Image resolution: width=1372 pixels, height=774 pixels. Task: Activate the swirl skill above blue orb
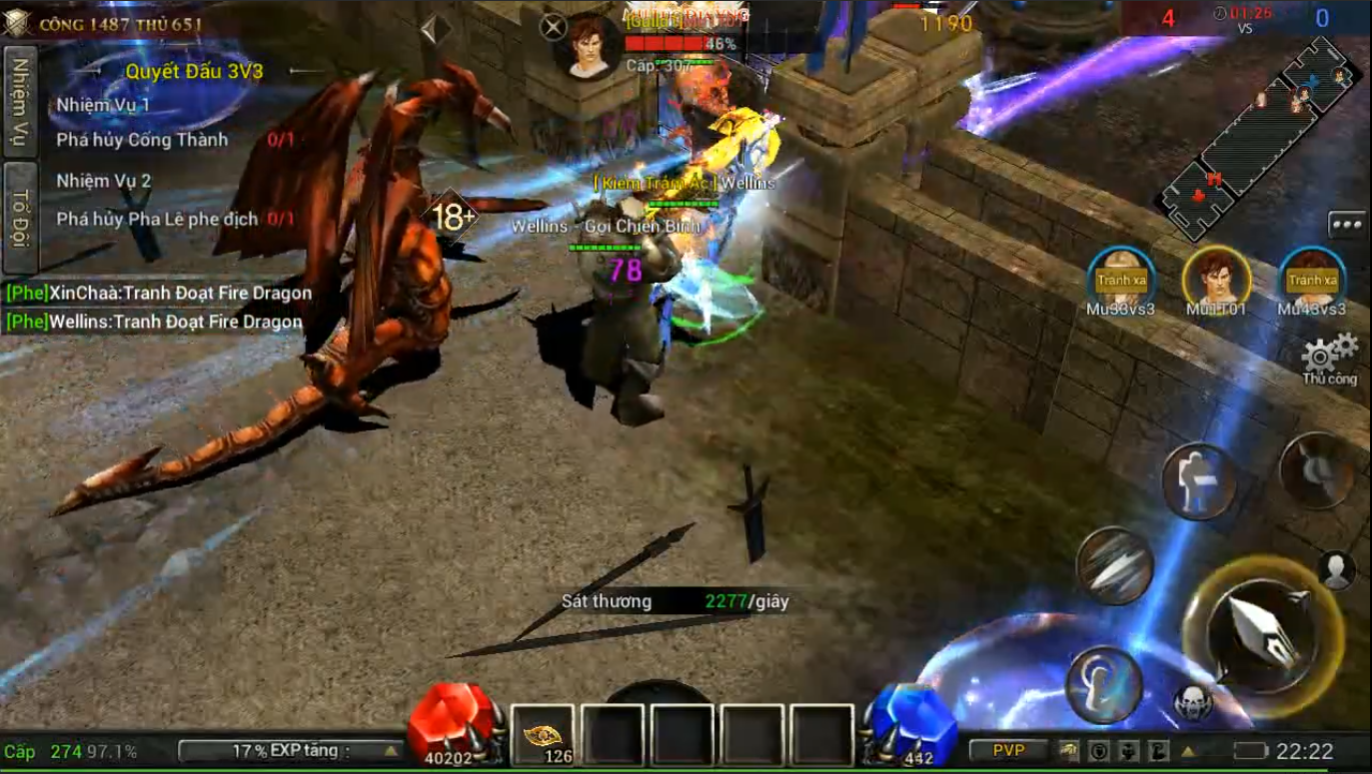(1104, 685)
